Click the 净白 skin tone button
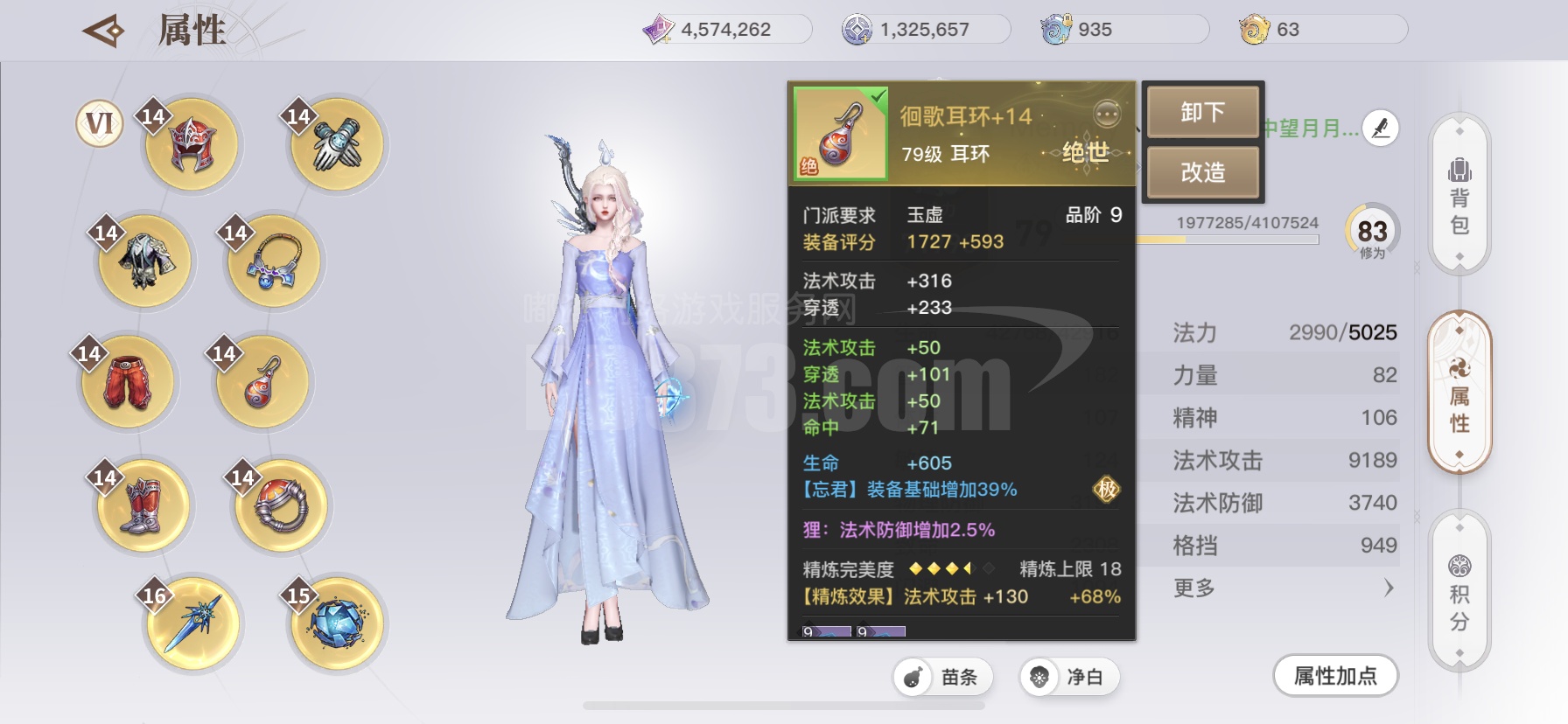This screenshot has width=1568, height=724. (1069, 677)
